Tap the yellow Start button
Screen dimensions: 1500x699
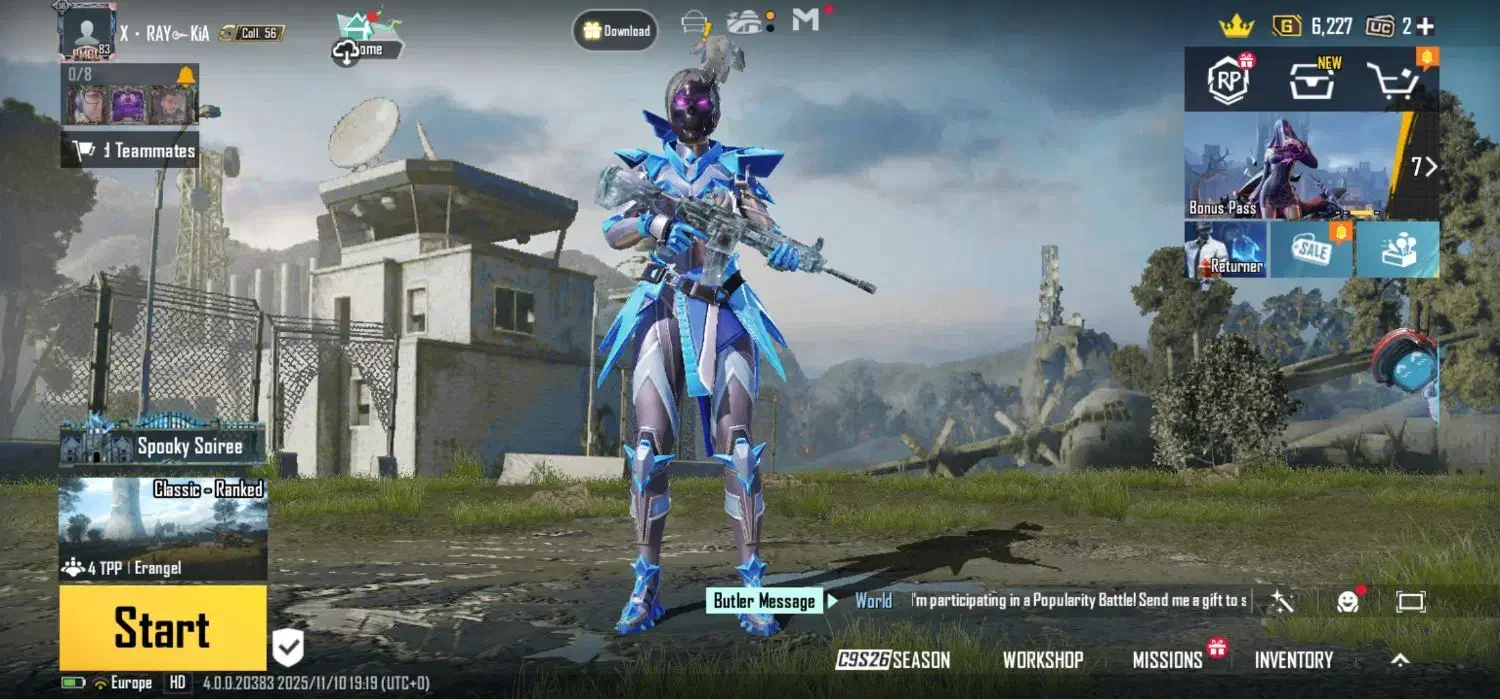(x=163, y=628)
